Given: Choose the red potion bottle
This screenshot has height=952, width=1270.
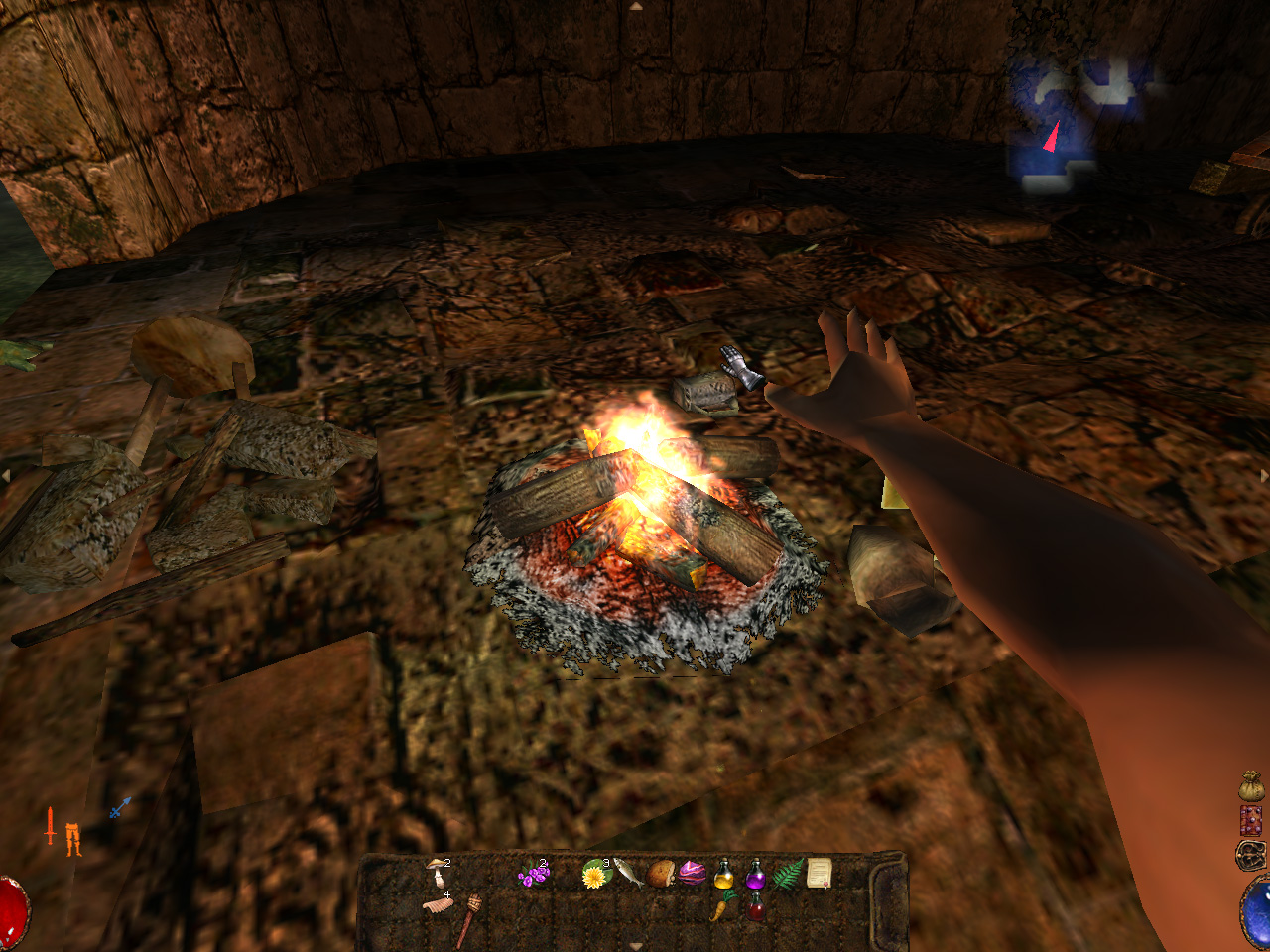Looking at the screenshot, I should click(756, 906).
